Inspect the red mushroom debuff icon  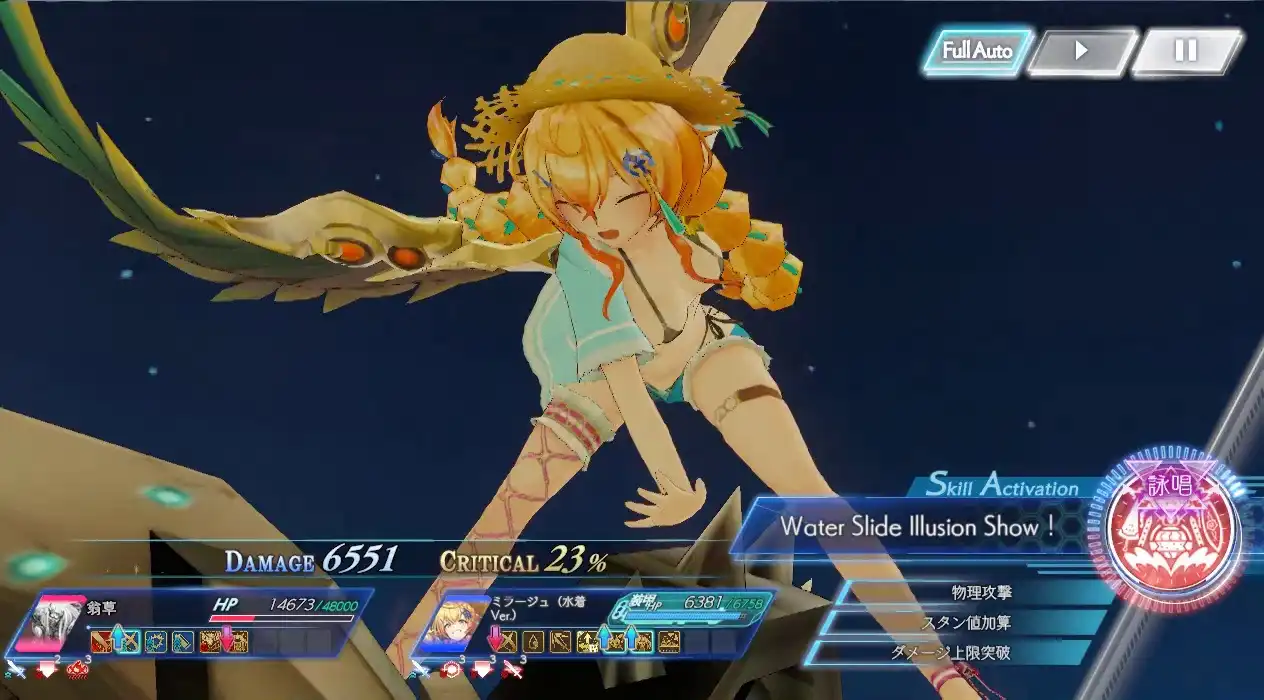(77, 669)
